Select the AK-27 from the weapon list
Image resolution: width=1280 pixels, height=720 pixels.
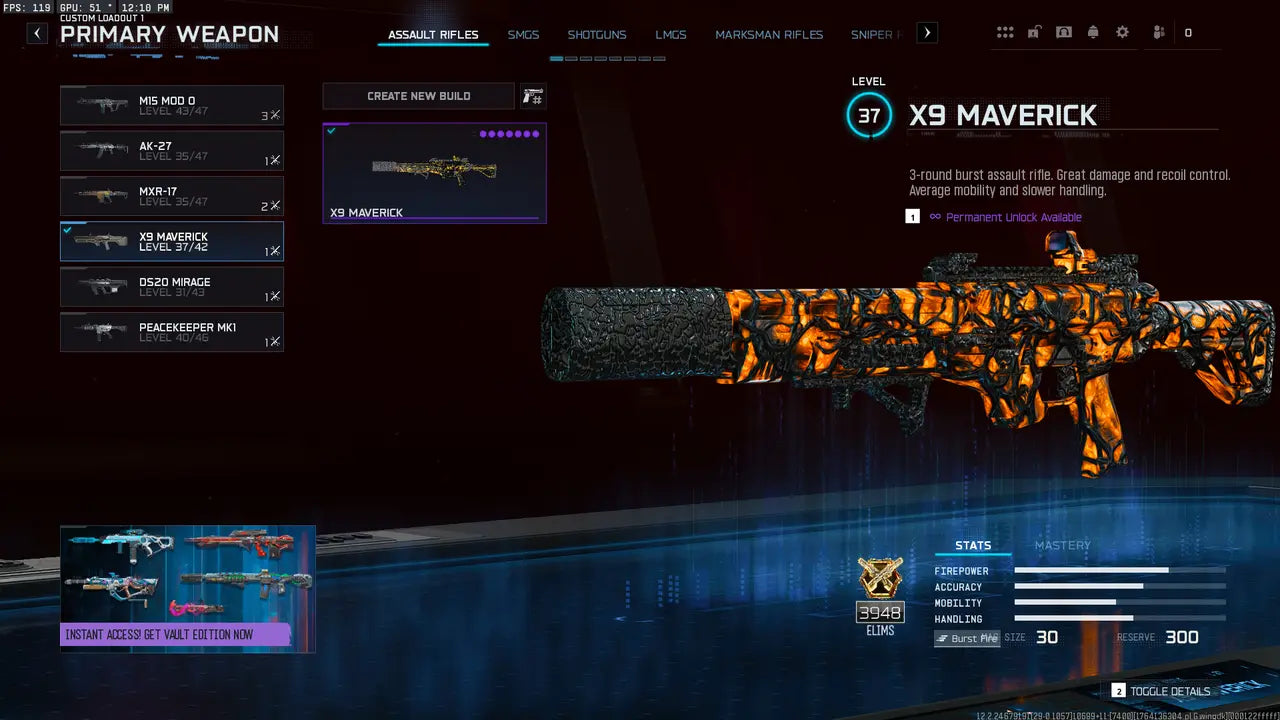click(171, 150)
